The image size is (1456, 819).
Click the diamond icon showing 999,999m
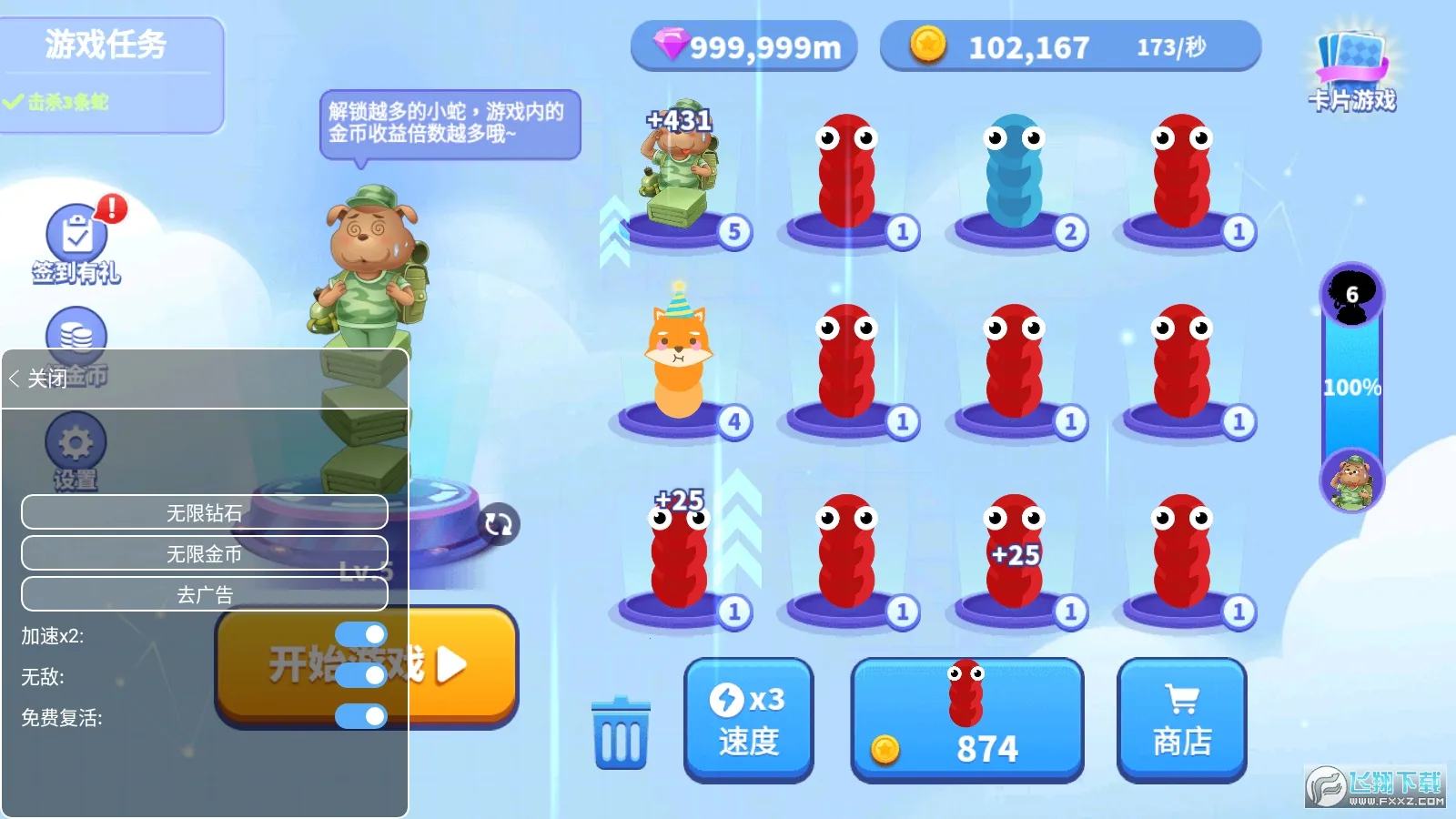[670, 45]
